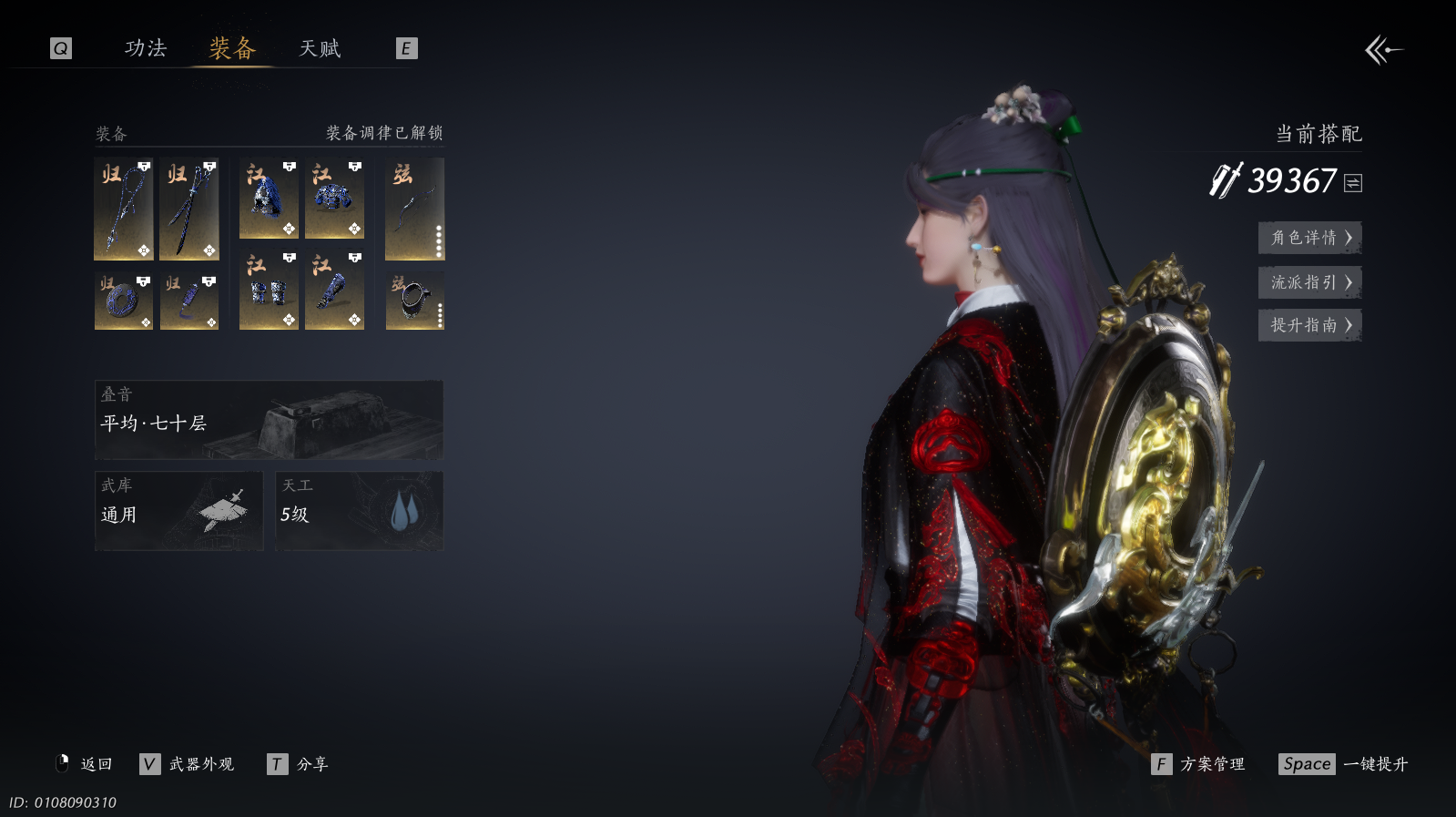Switch to the 天赋 tab
Viewport: 1456px width, 817px height.
pos(320,48)
